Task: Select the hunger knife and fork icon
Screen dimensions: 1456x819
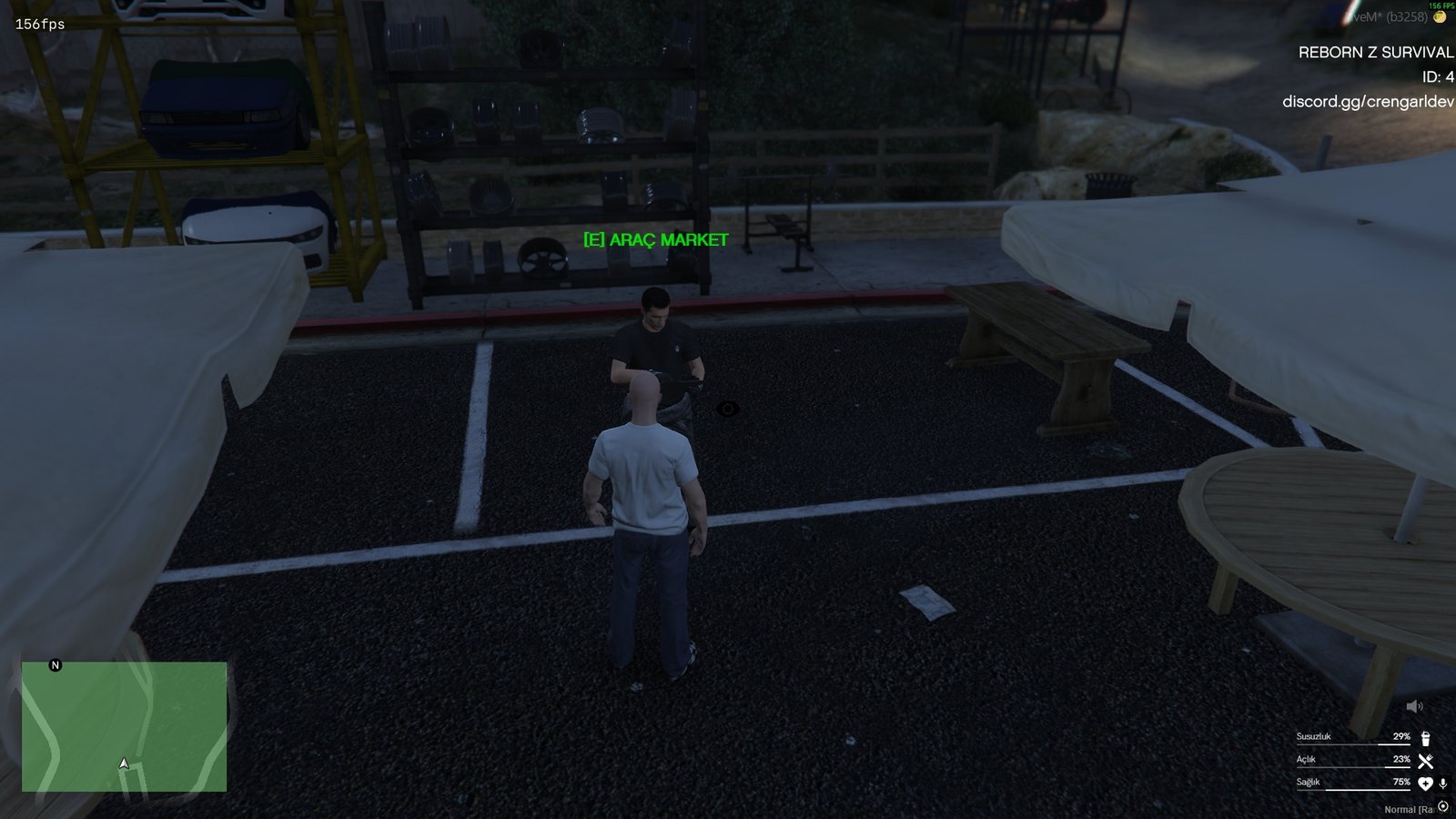Action: tap(1426, 761)
